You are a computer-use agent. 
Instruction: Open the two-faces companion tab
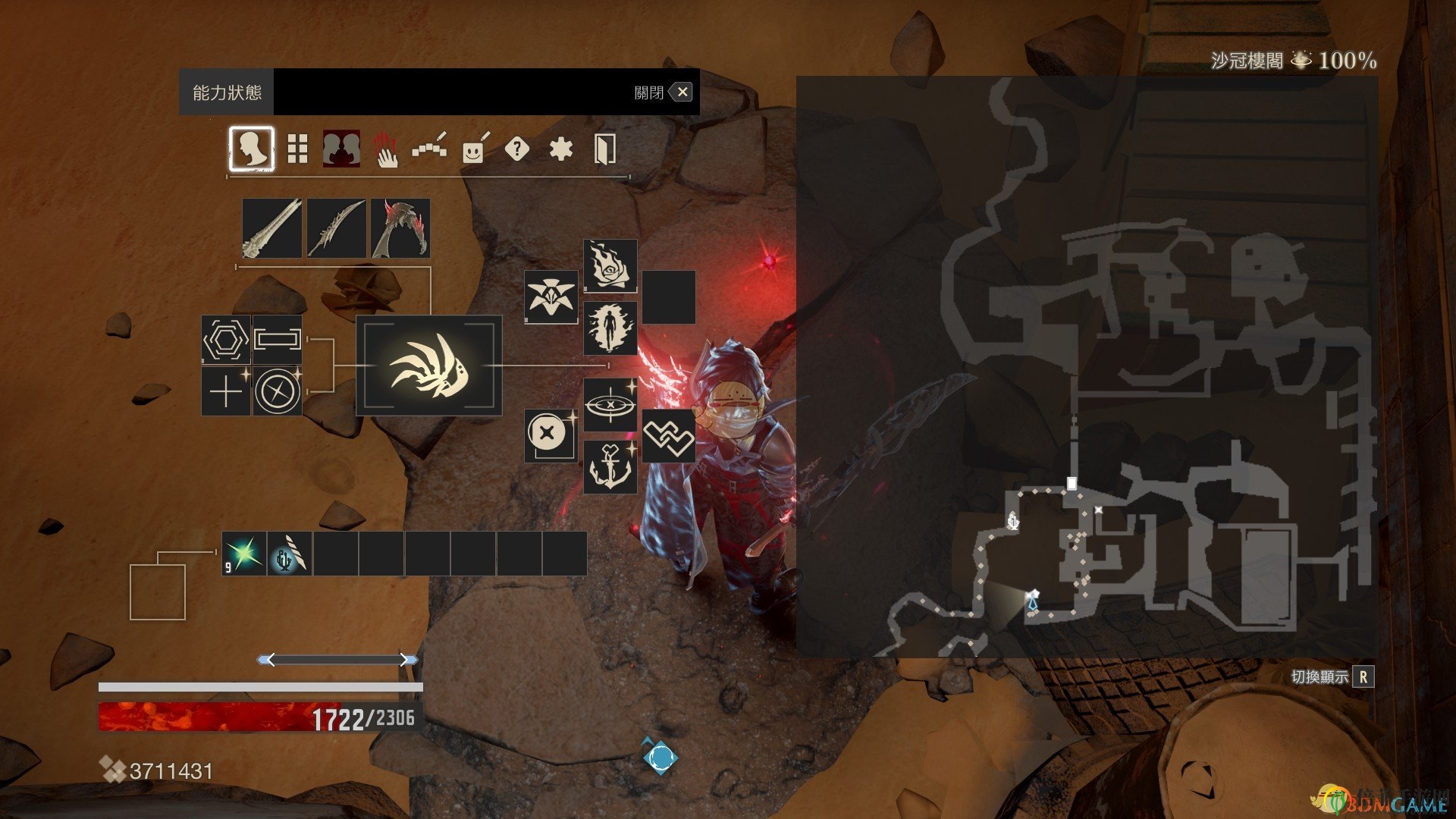pyautogui.click(x=341, y=149)
